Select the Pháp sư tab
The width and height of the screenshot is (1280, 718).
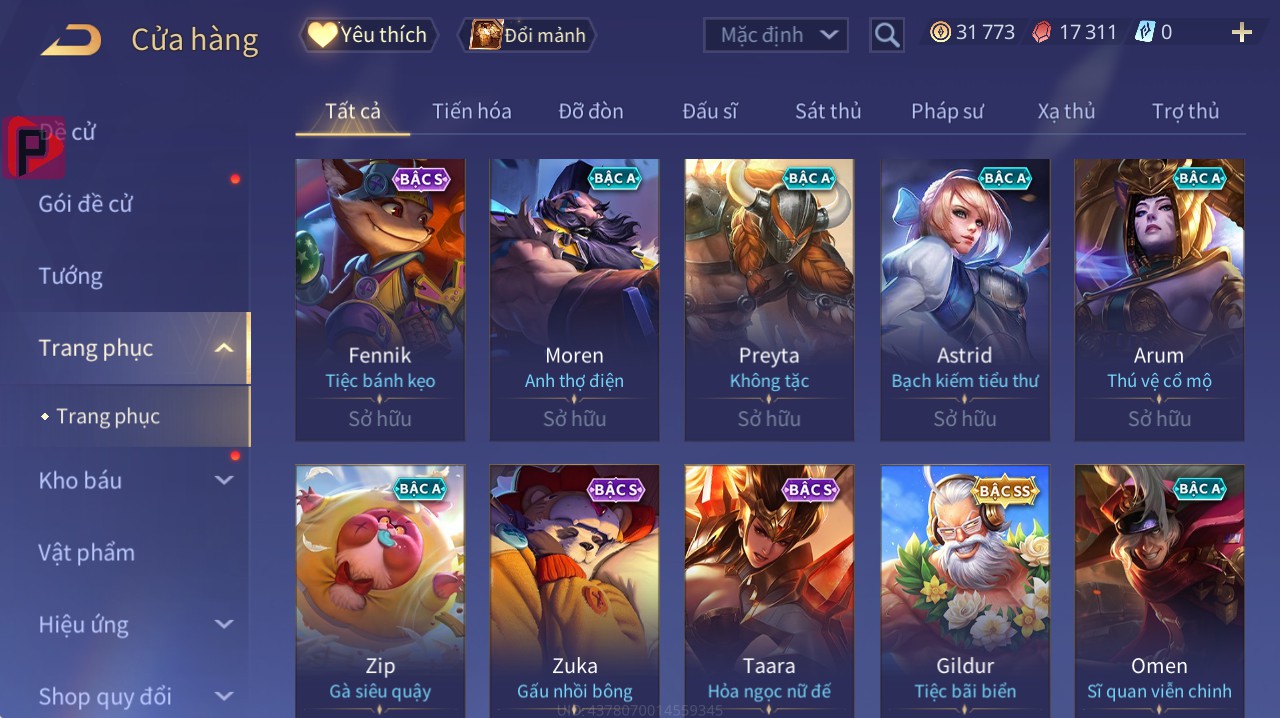point(947,111)
